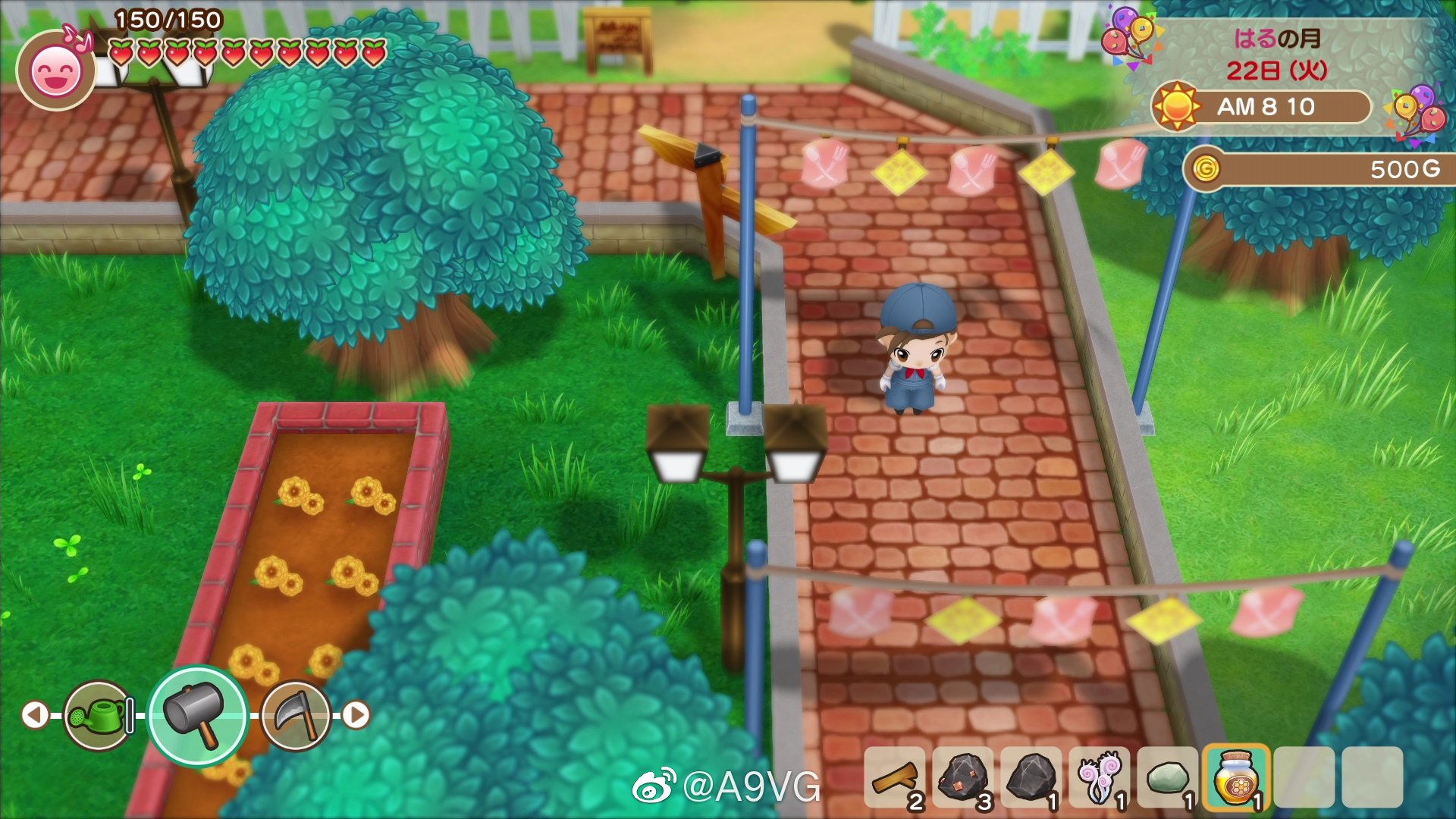Select the pale green stone slot
Viewport: 1456px width, 819px height.
pyautogui.click(x=1168, y=778)
